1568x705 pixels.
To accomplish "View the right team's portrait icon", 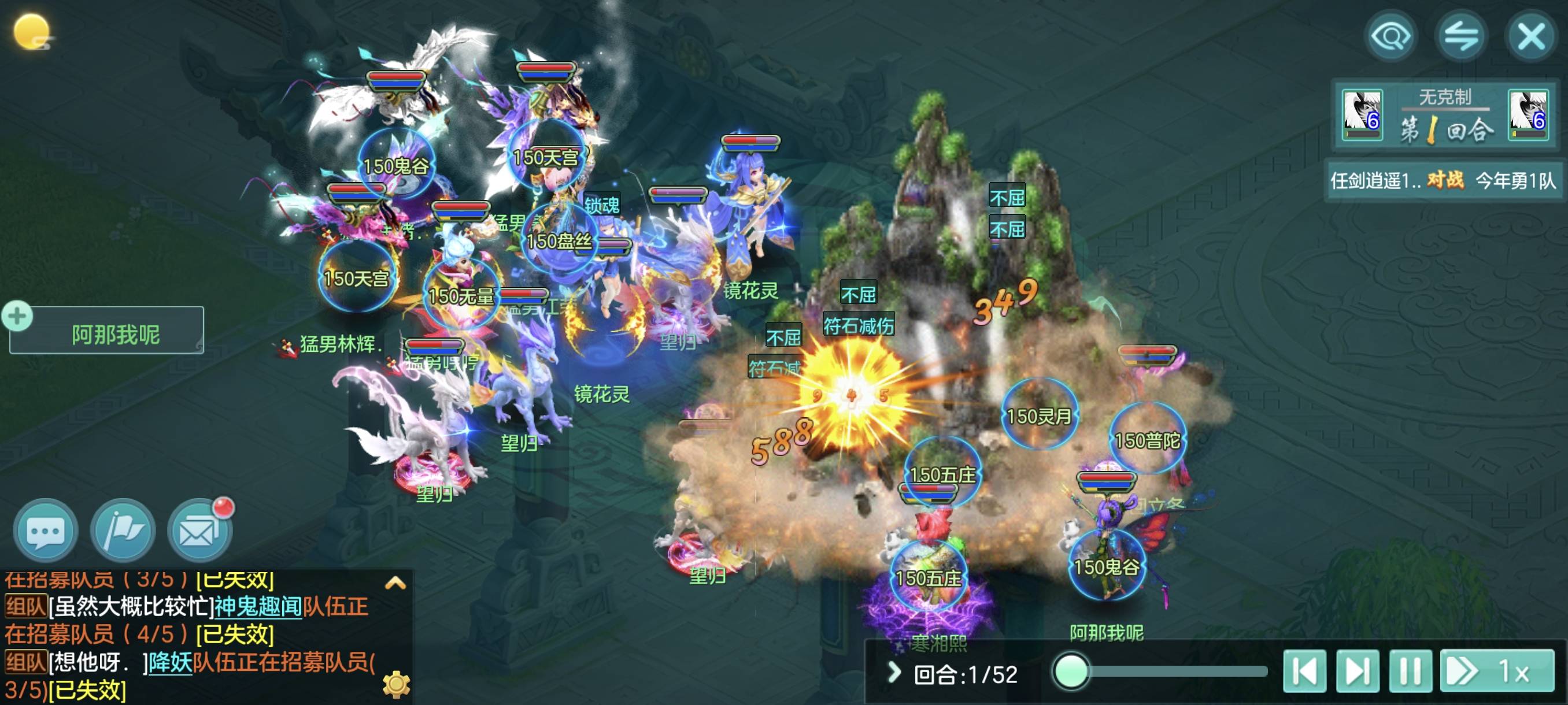I will point(1528,114).
